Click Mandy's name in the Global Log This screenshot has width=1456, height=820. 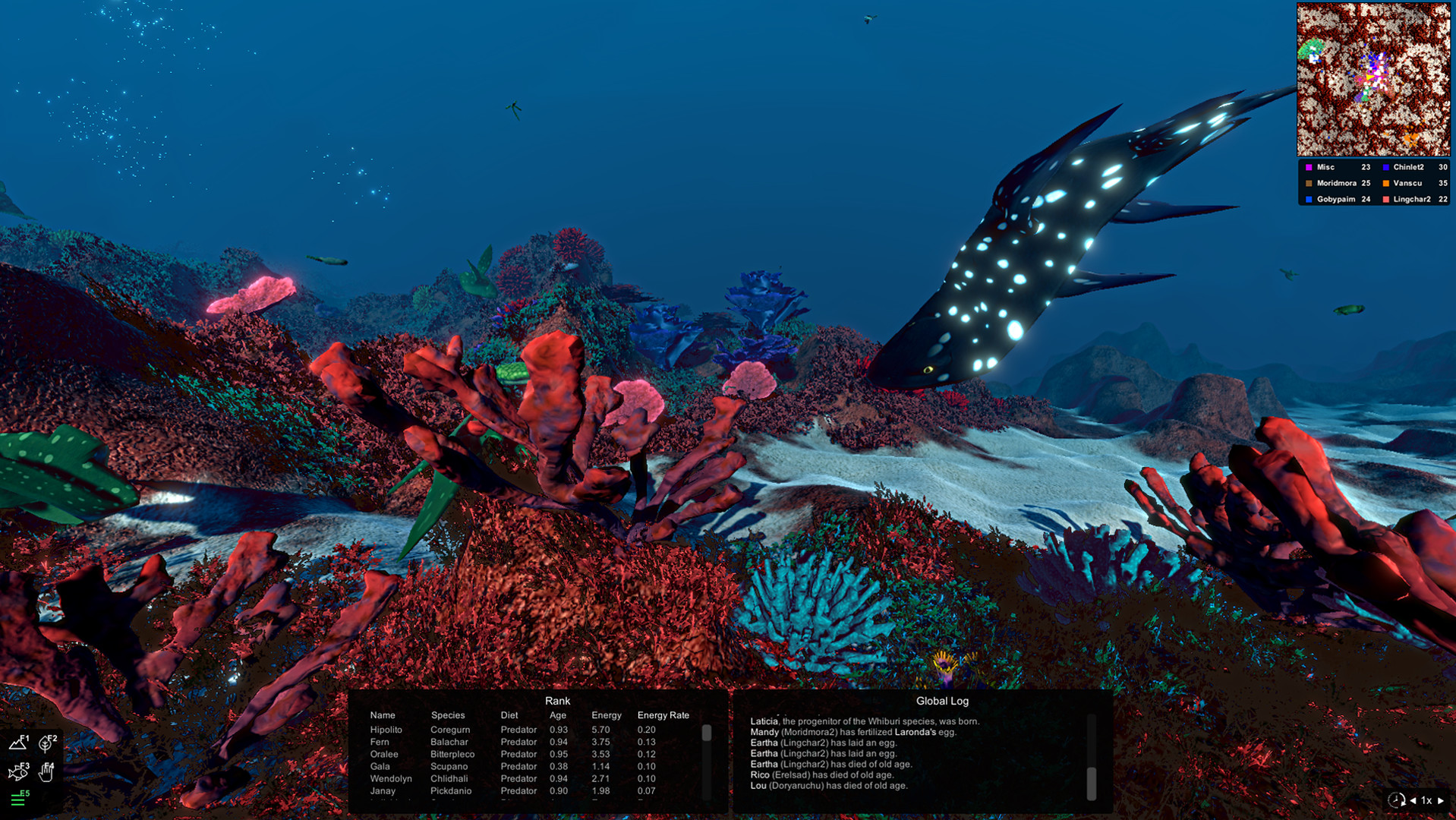[x=764, y=731]
